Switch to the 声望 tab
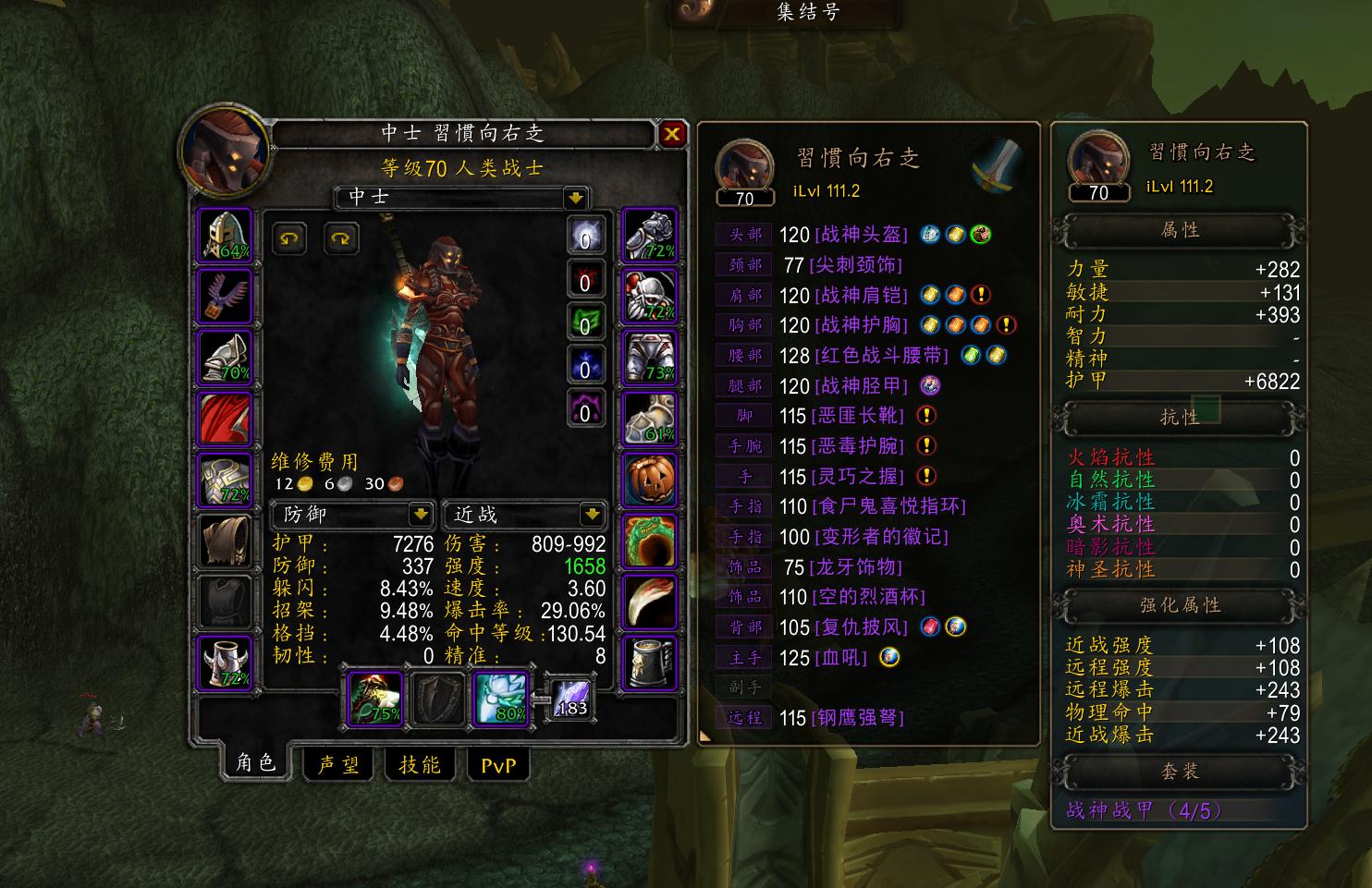Image resolution: width=1372 pixels, height=888 pixels. [x=337, y=764]
